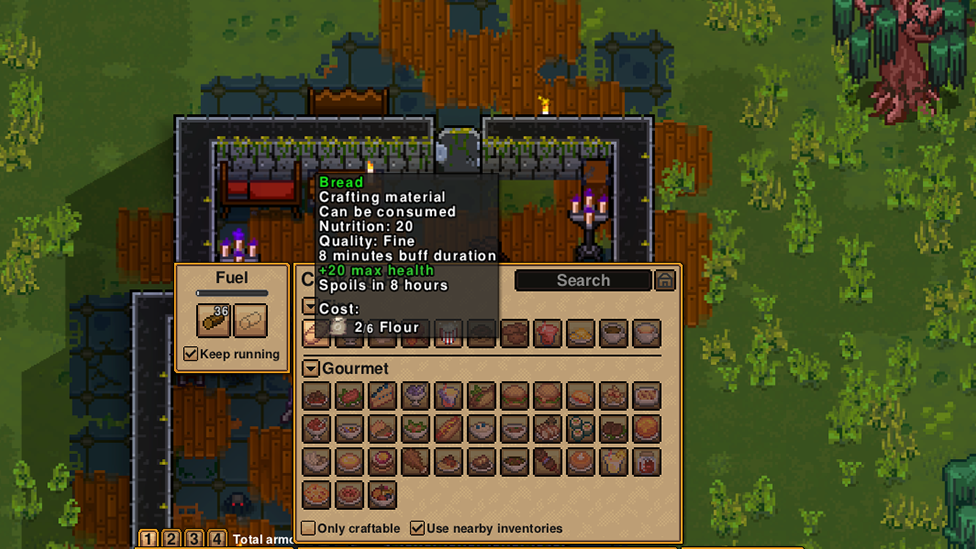This screenshot has width=976, height=549.
Task: Click the Search recipe field
Action: coord(583,281)
